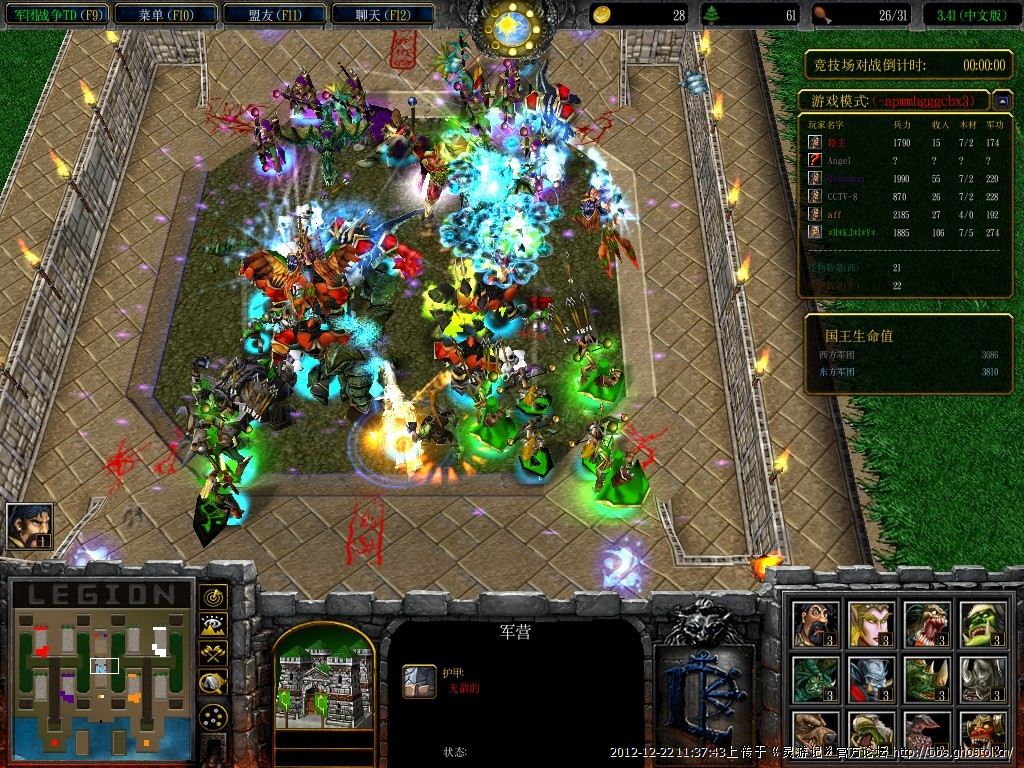Choose the blue-skinned troll unit icon

click(x=870, y=680)
